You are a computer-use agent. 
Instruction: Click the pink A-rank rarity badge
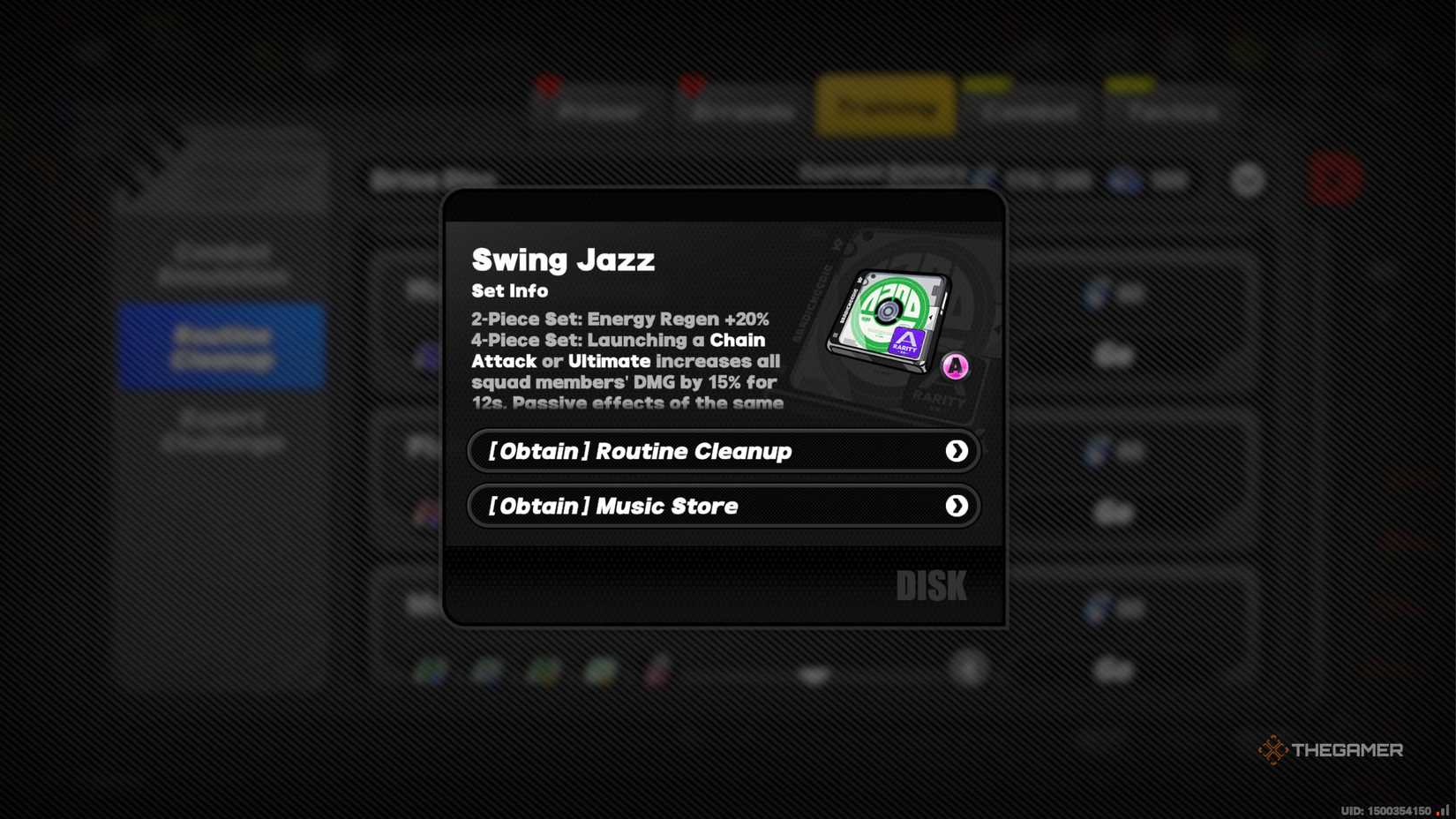956,364
